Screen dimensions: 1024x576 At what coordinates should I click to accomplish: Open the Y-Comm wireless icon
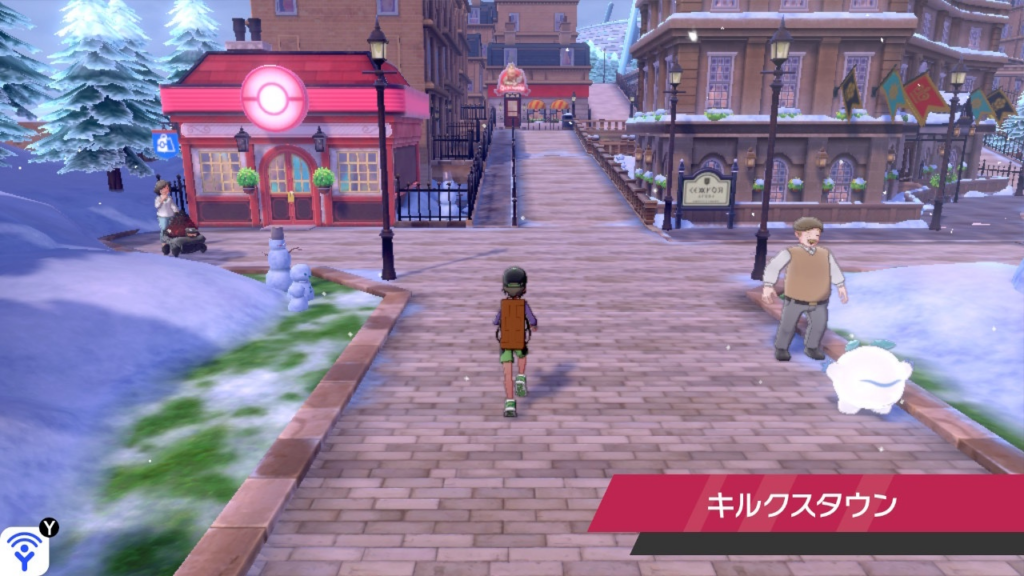click(x=24, y=550)
